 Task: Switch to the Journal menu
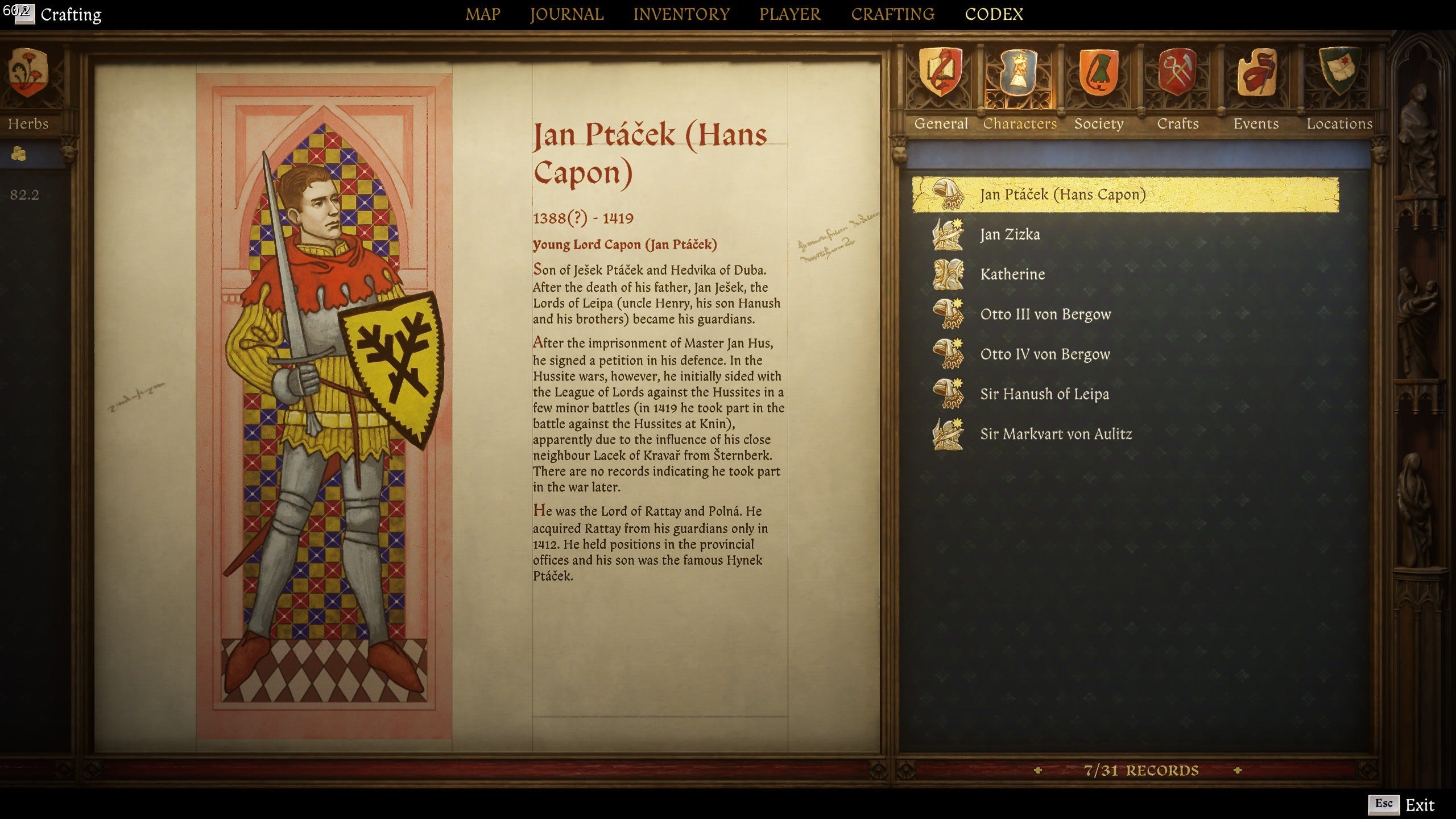click(566, 14)
